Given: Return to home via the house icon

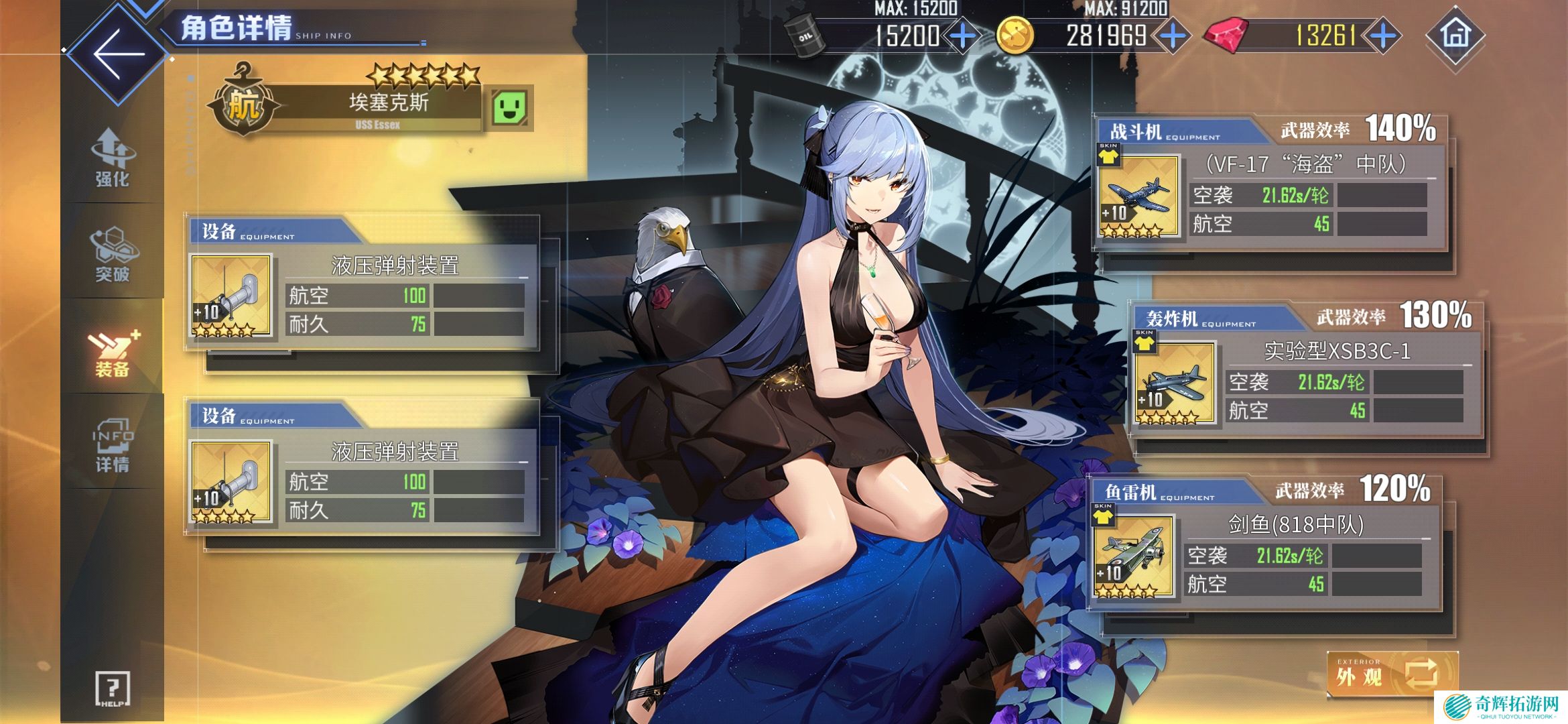Looking at the screenshot, I should [x=1455, y=35].
